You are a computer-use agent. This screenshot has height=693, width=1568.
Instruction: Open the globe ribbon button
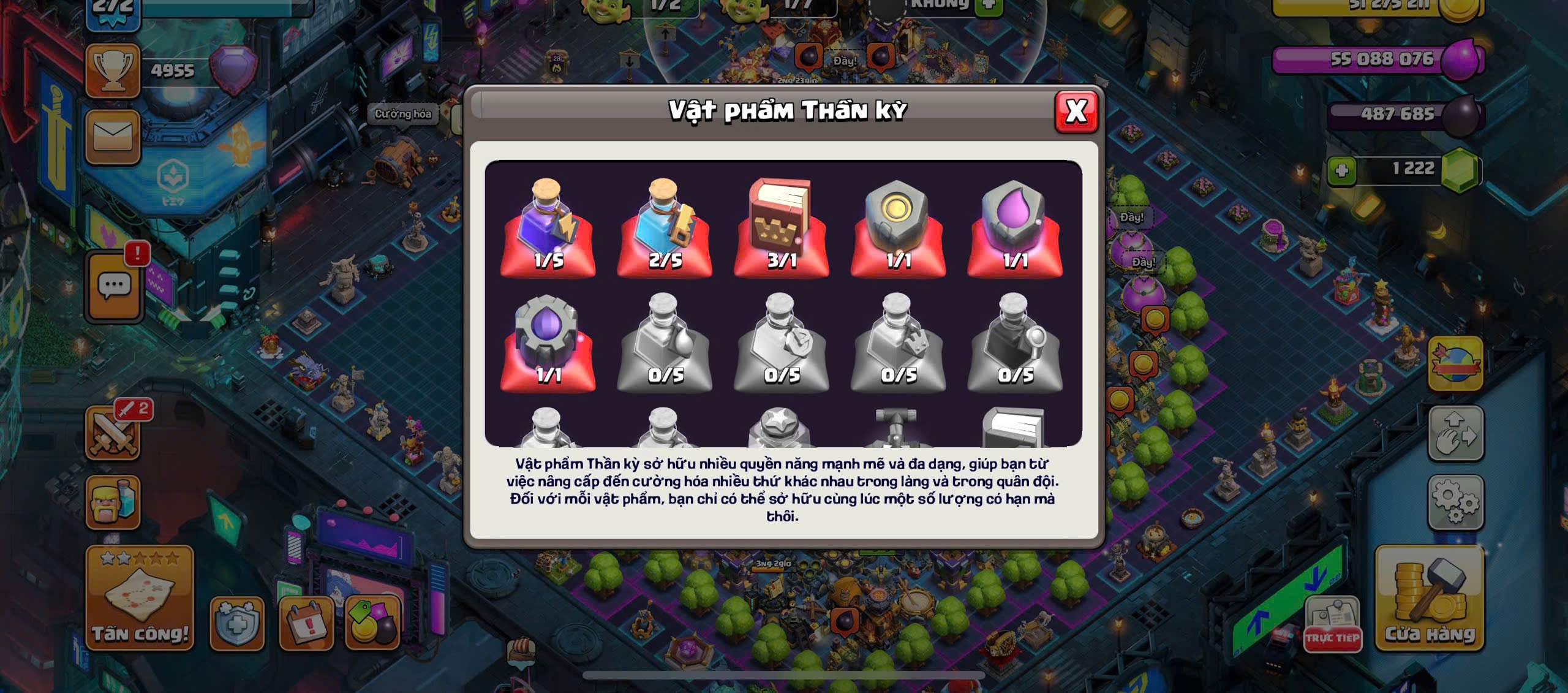coord(1455,363)
